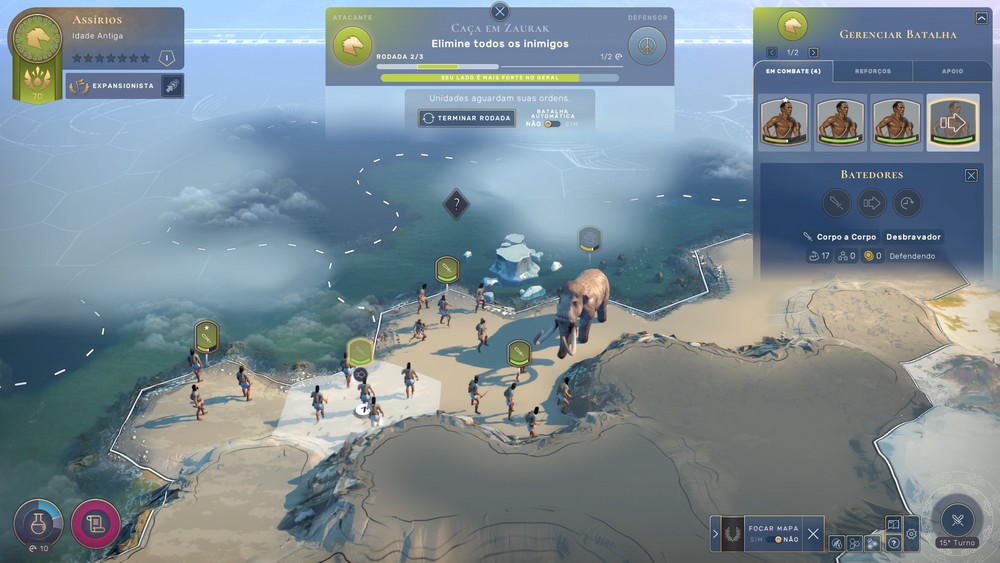The width and height of the screenshot is (1000, 563).
Task: Open the Assírios empire emblem
Action: (37, 40)
